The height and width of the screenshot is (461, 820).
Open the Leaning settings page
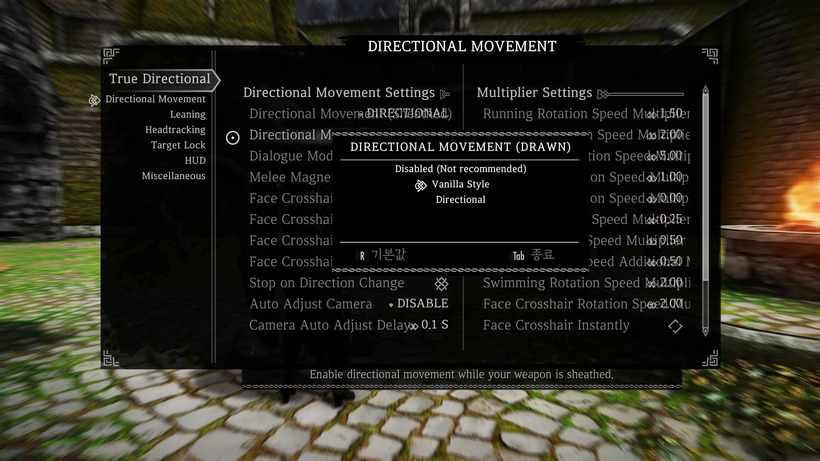click(187, 115)
